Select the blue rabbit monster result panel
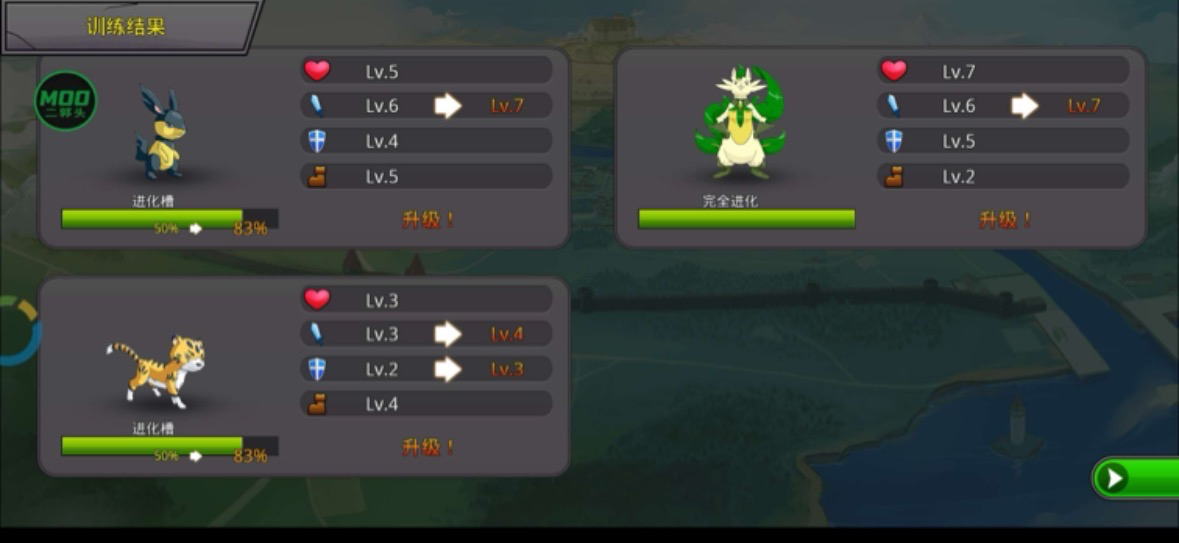This screenshot has height=543, width=1179. (x=304, y=147)
